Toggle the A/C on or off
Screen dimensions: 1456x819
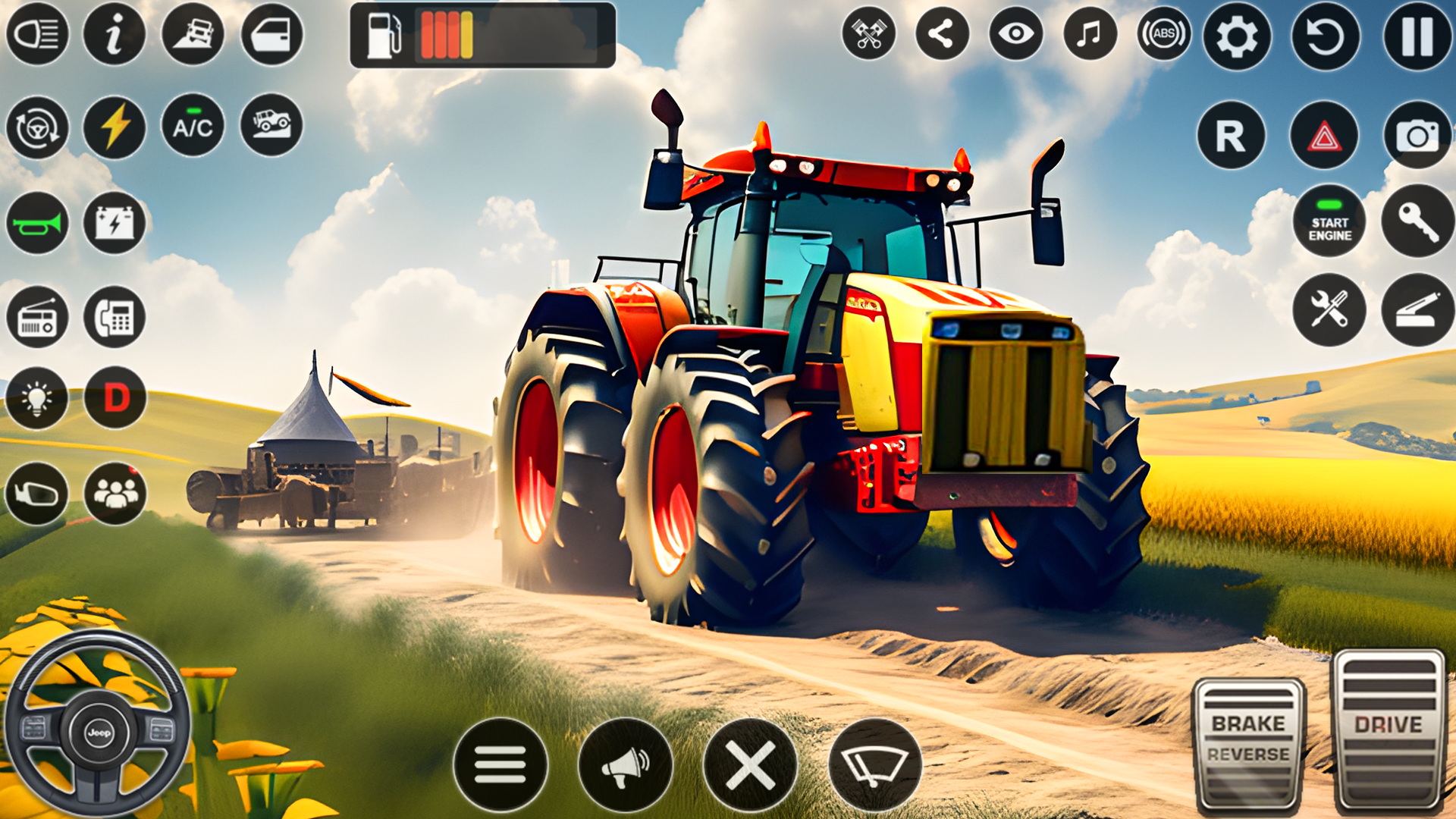click(x=193, y=126)
